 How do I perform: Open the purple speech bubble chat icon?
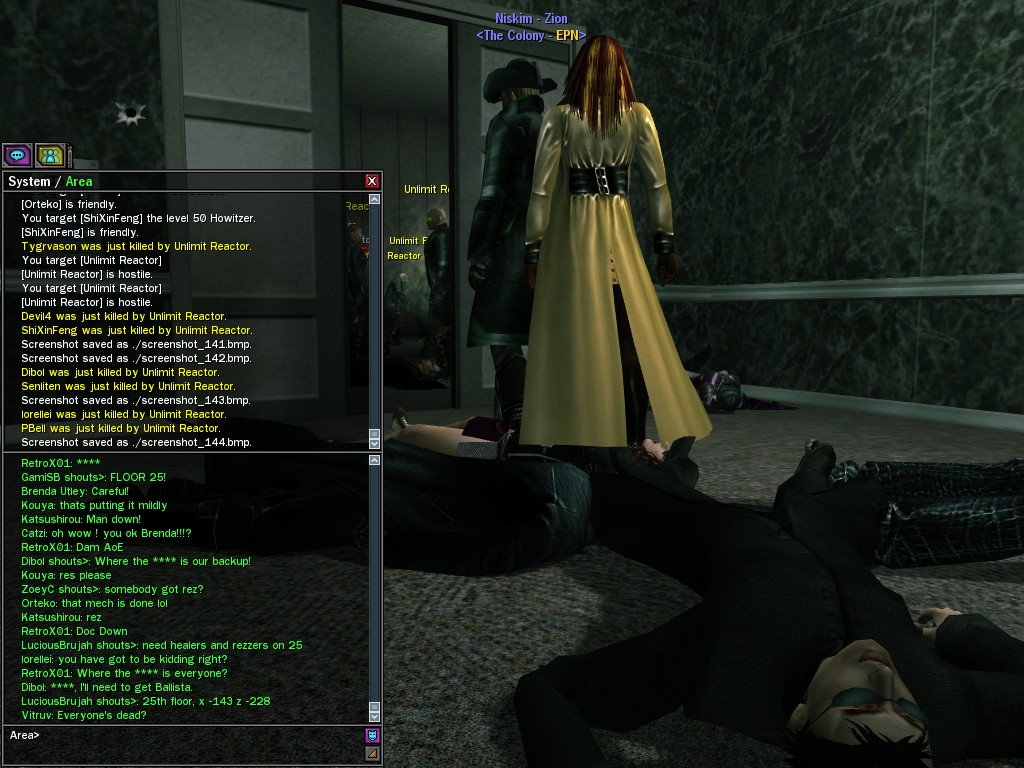click(17, 155)
